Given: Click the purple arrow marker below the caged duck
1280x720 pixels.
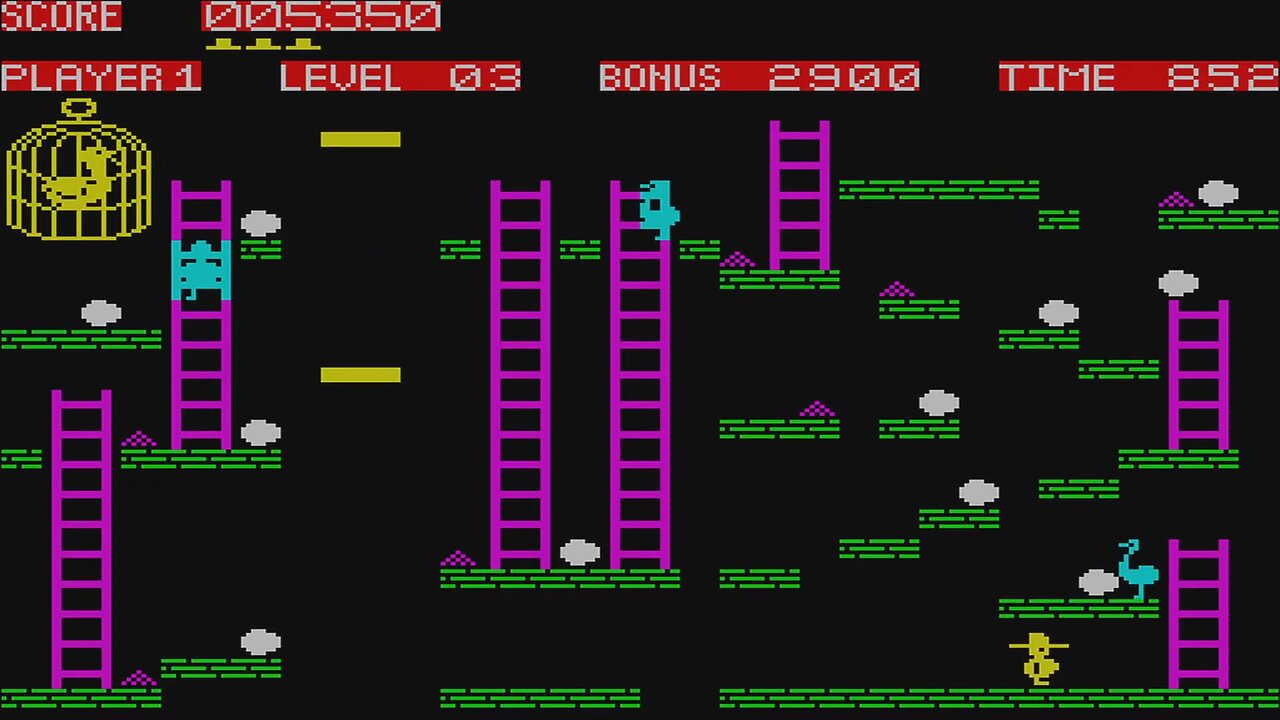Looking at the screenshot, I should 137,437.
